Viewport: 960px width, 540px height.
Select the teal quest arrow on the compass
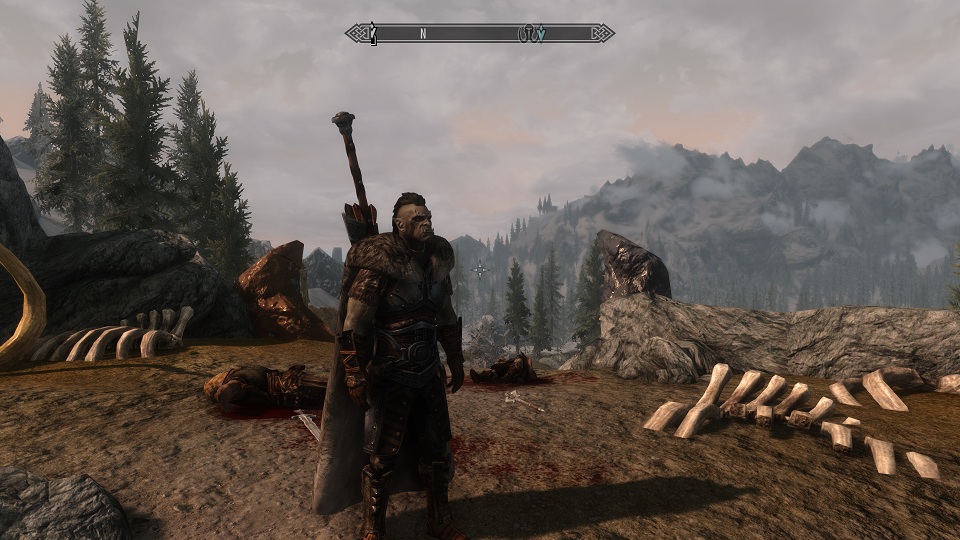pyautogui.click(x=540, y=33)
